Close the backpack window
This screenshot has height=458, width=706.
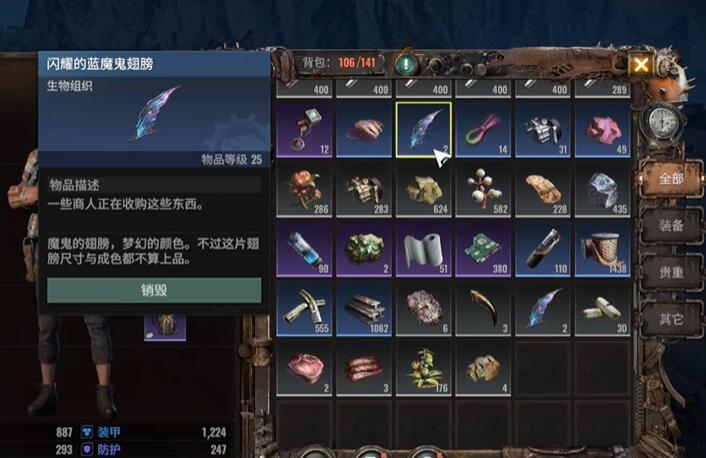click(641, 65)
